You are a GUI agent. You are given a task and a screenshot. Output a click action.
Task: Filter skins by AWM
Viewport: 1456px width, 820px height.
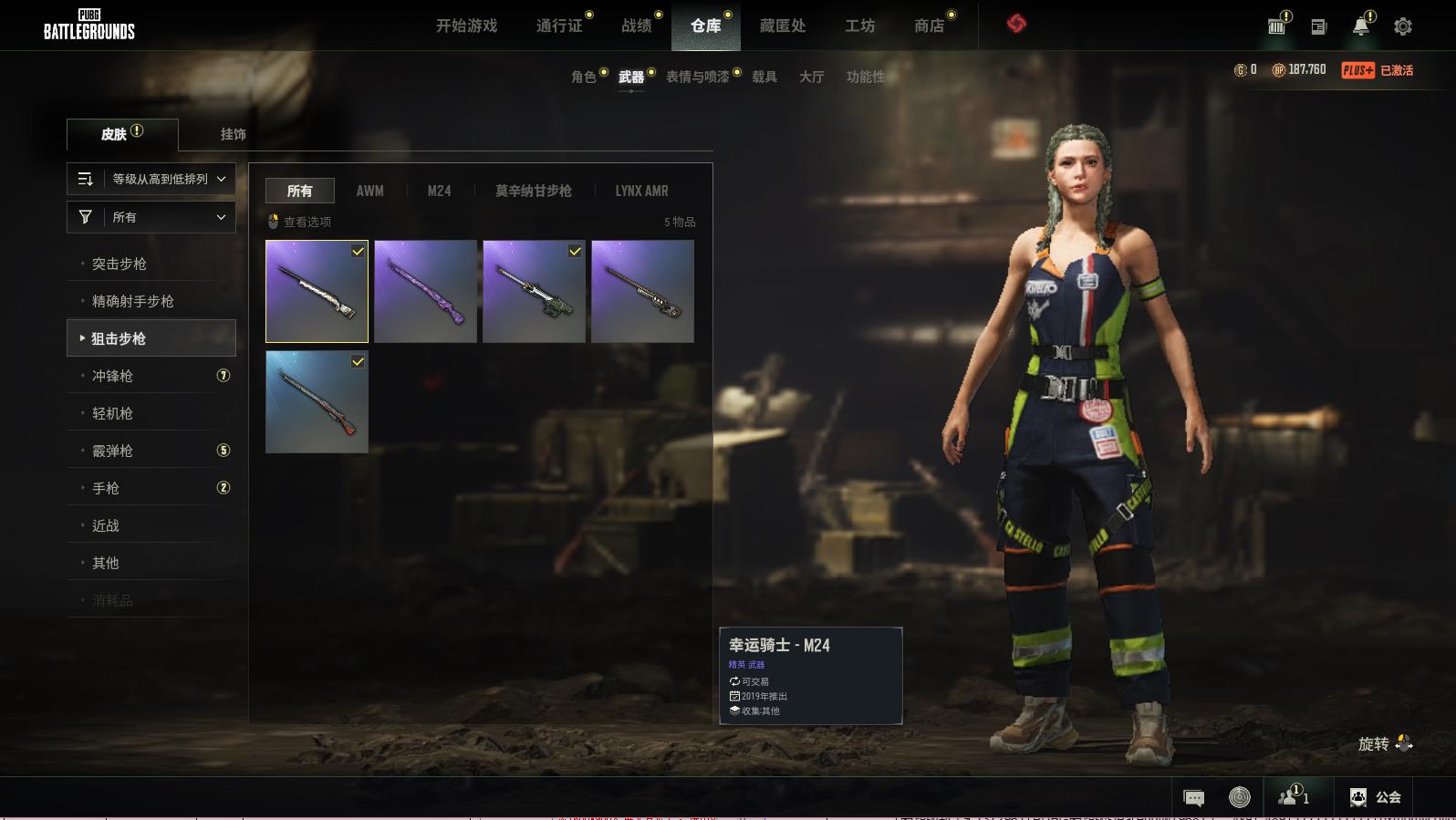(369, 191)
